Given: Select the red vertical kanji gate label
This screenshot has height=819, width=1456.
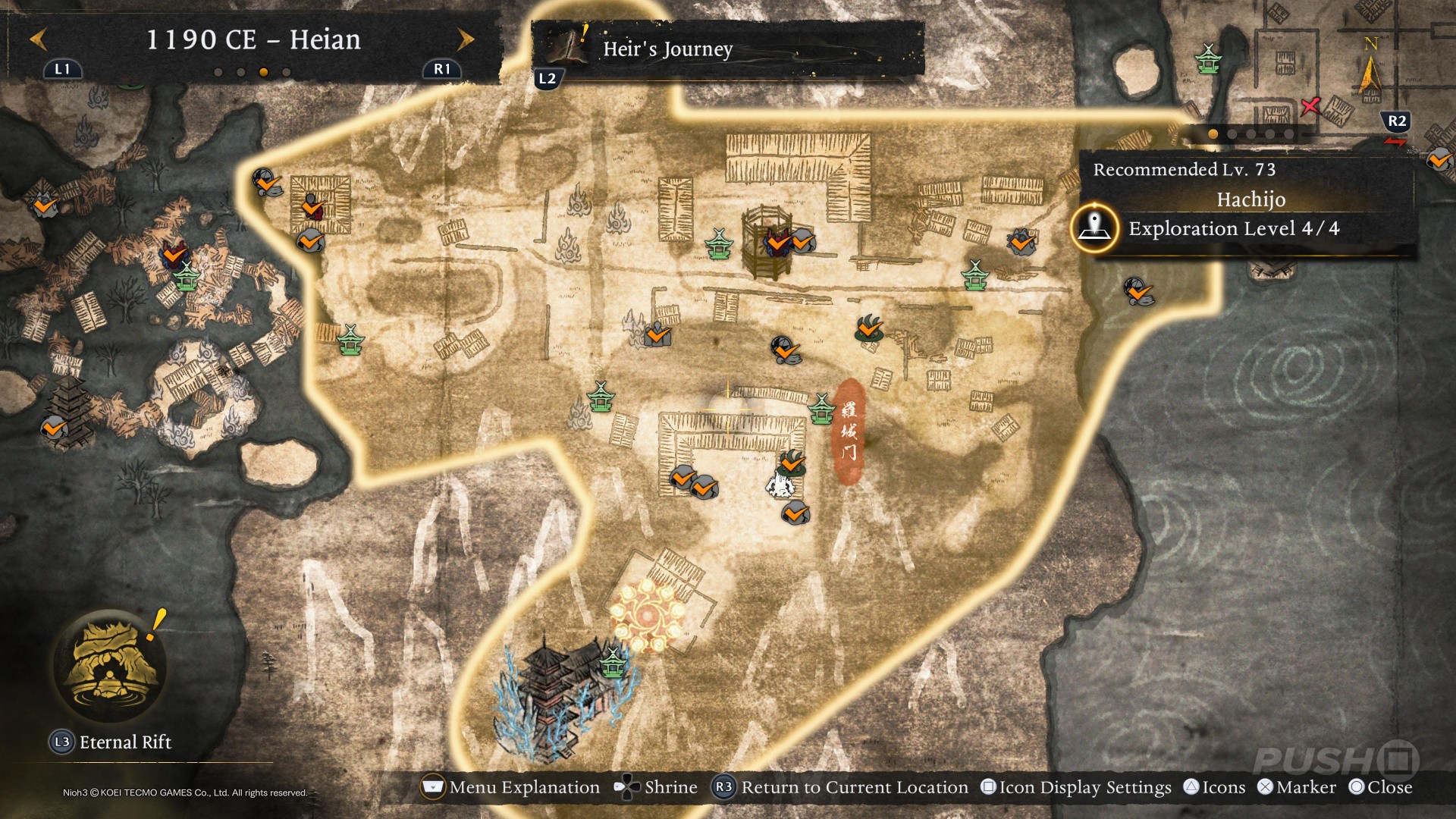Looking at the screenshot, I should click(x=849, y=431).
